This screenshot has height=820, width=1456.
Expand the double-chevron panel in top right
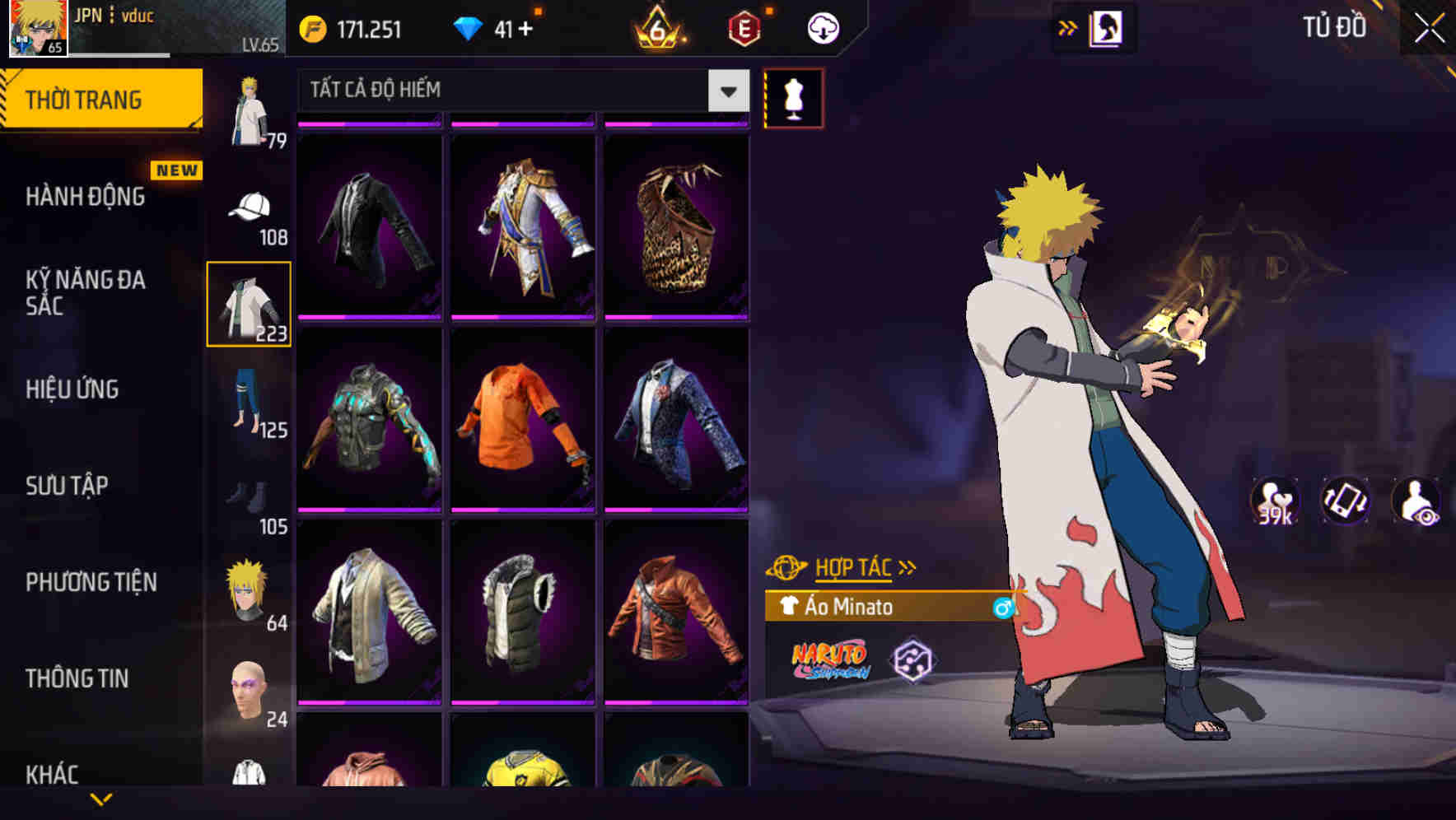(1067, 27)
